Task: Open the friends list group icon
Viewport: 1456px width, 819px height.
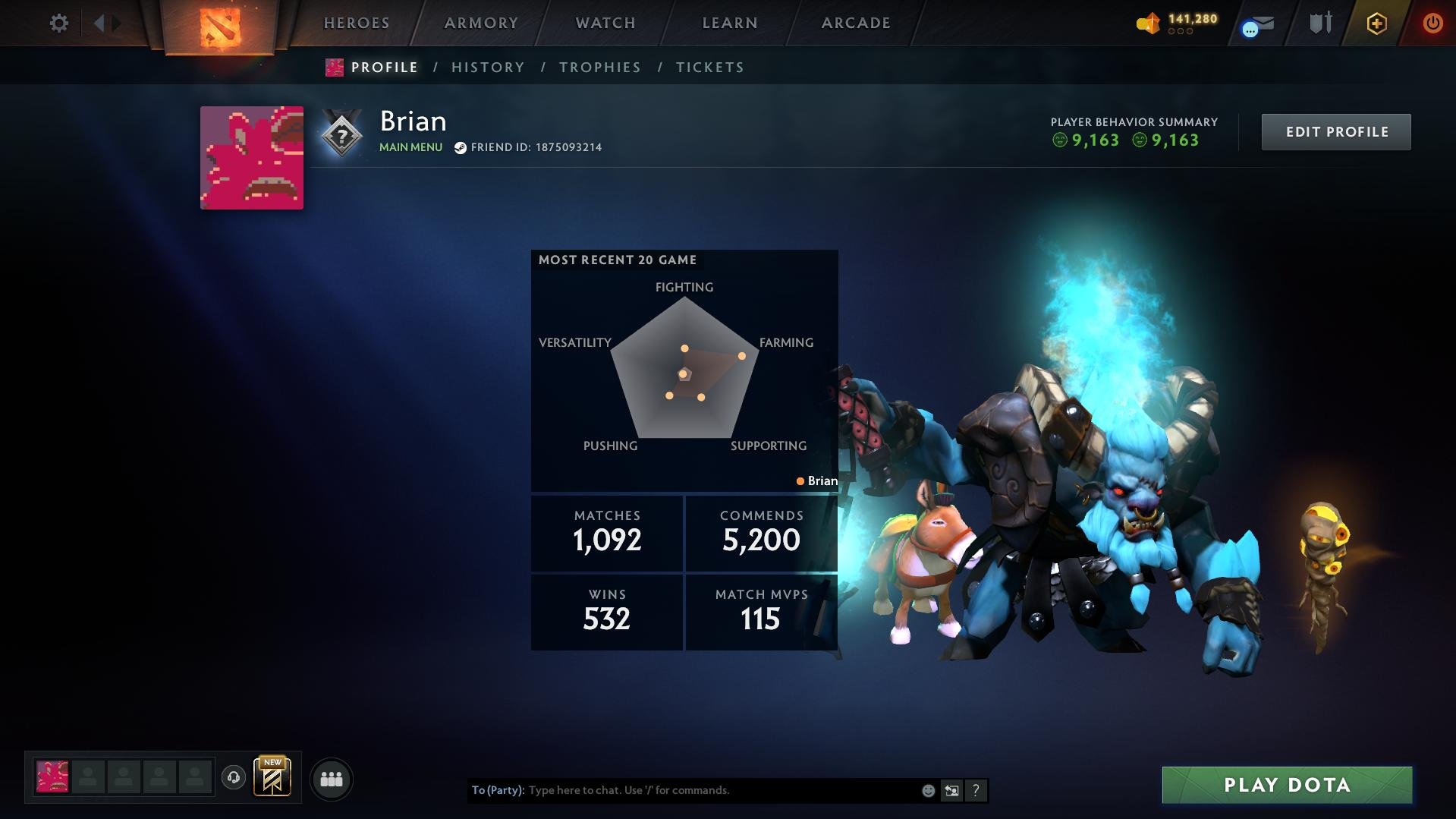Action: coord(332,779)
